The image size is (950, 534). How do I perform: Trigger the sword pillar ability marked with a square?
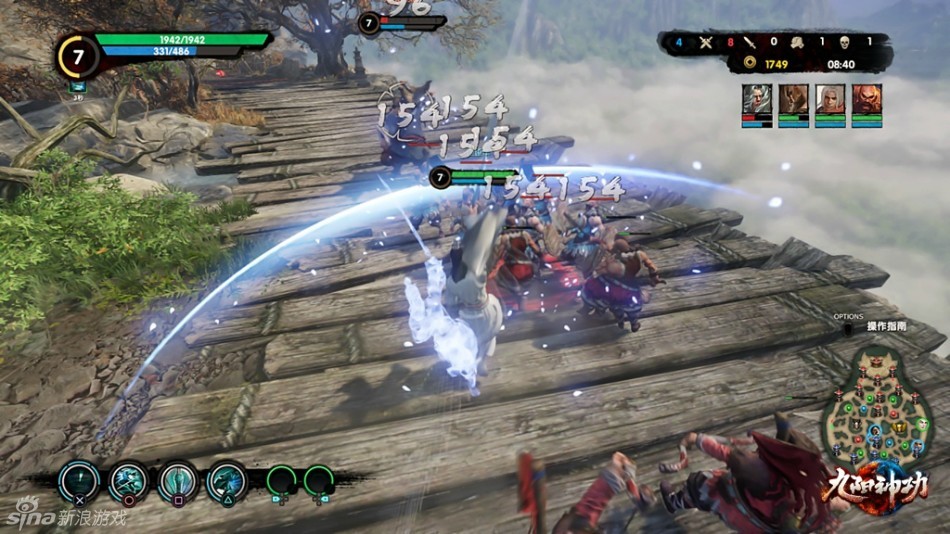pos(177,482)
